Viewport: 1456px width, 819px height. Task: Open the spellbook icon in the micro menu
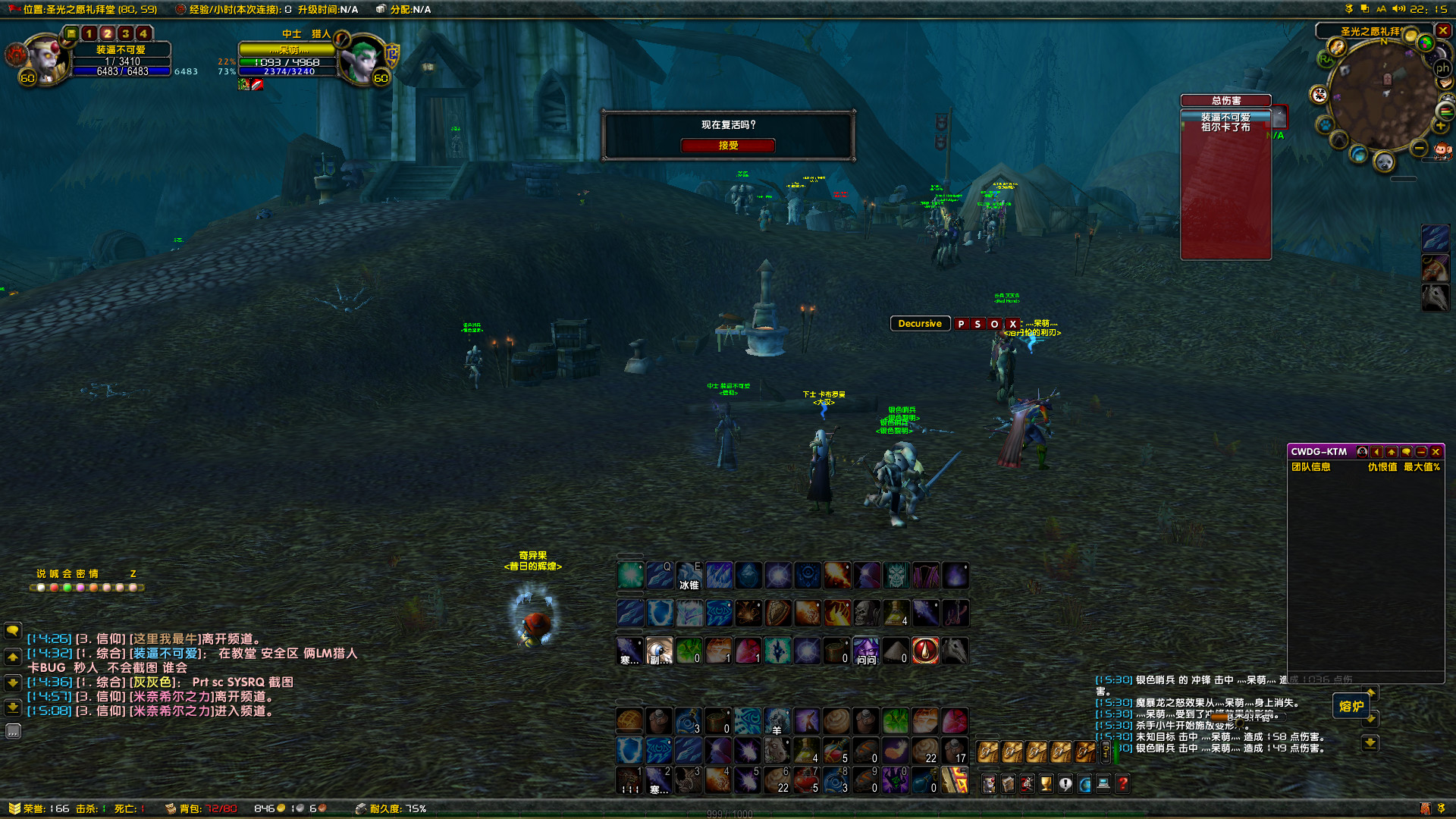pyautogui.click(x=1008, y=783)
